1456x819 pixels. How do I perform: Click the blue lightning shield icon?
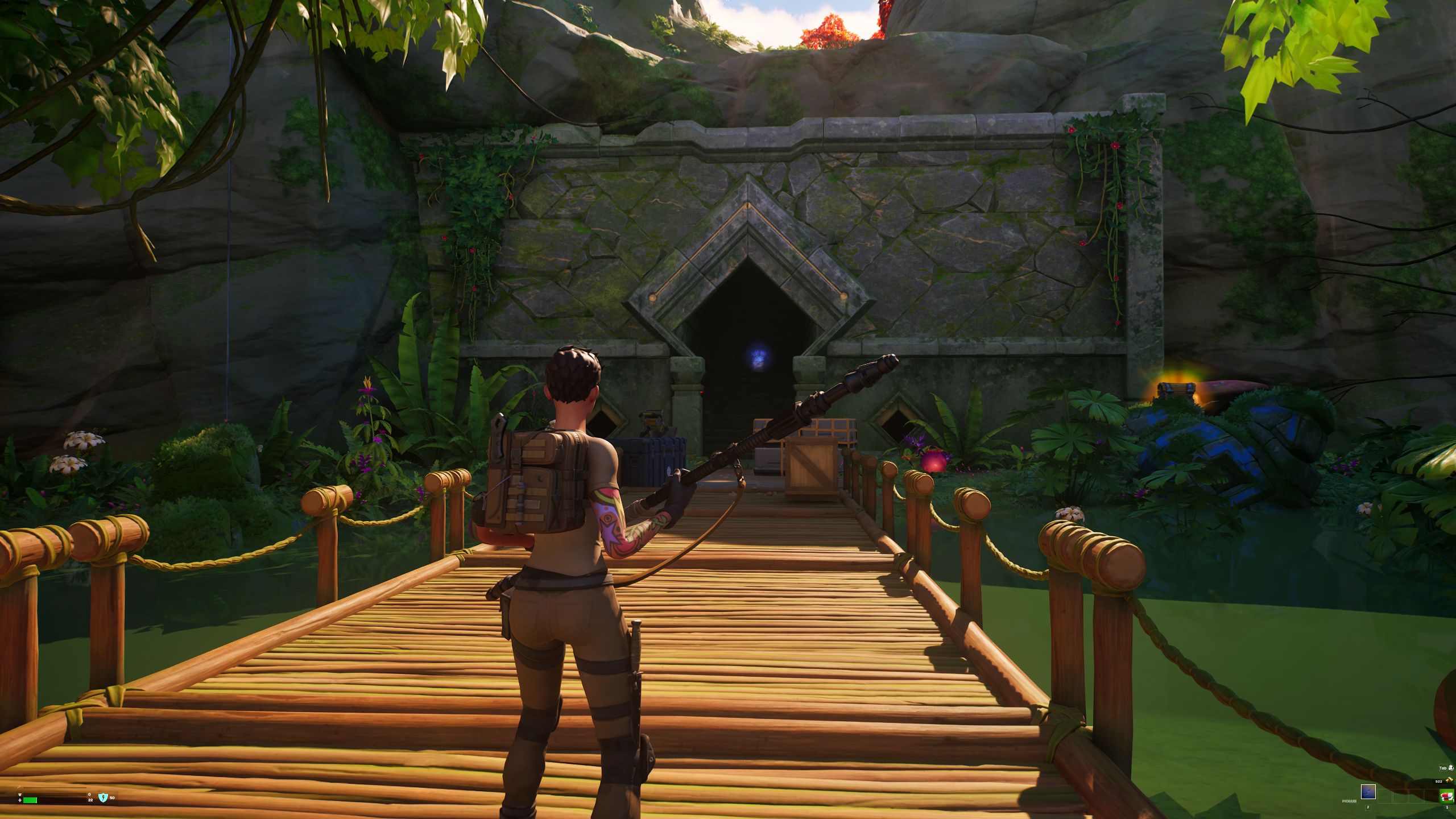pos(103,797)
